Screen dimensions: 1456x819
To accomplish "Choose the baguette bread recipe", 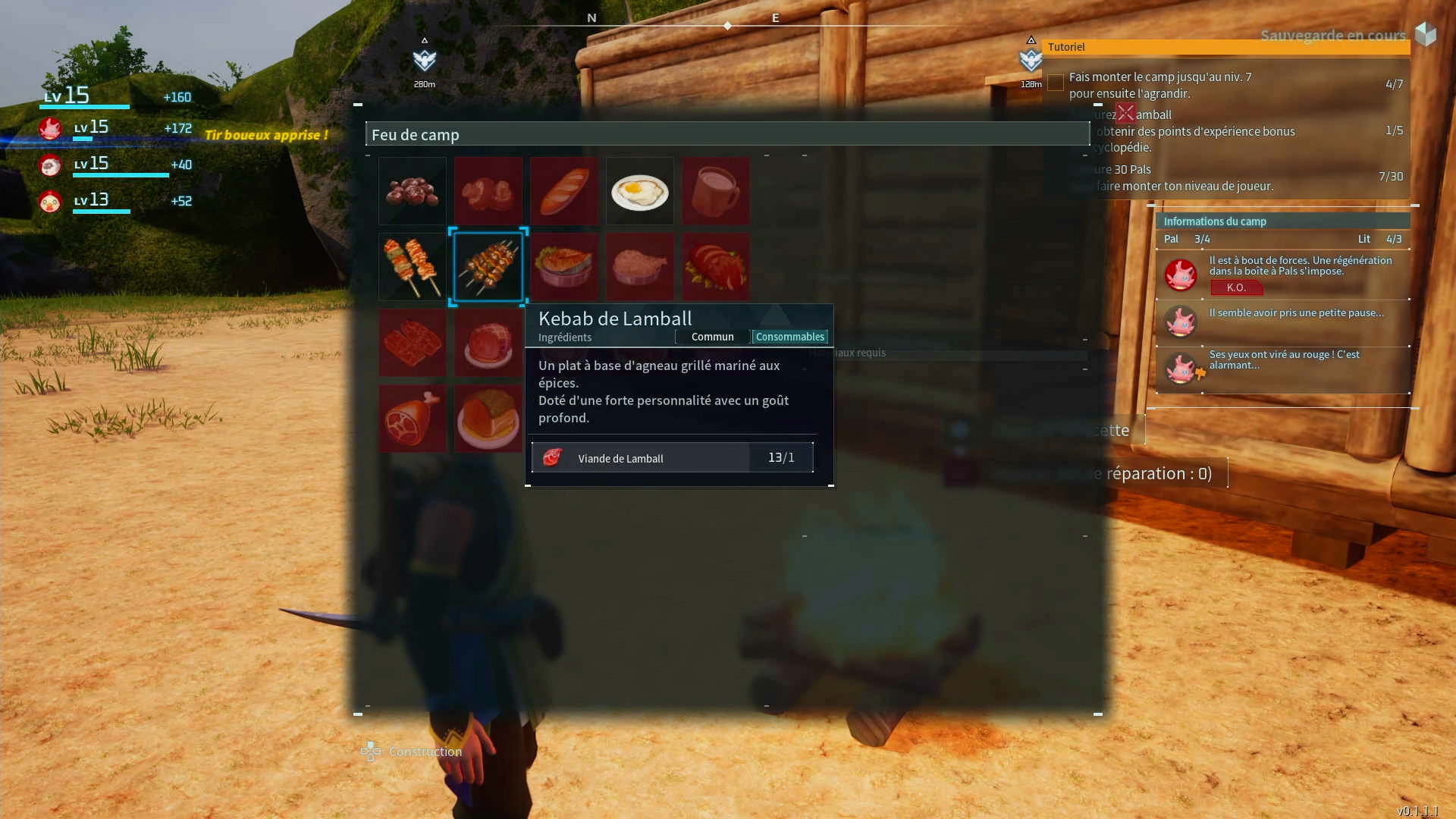I will pyautogui.click(x=563, y=191).
